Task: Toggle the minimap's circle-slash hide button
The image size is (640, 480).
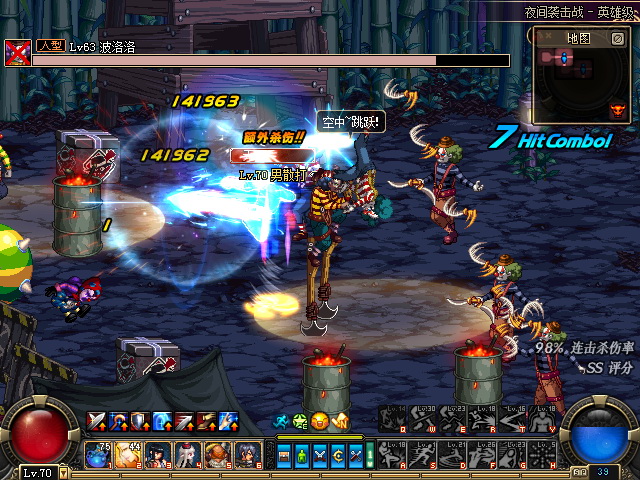Action: tap(618, 38)
